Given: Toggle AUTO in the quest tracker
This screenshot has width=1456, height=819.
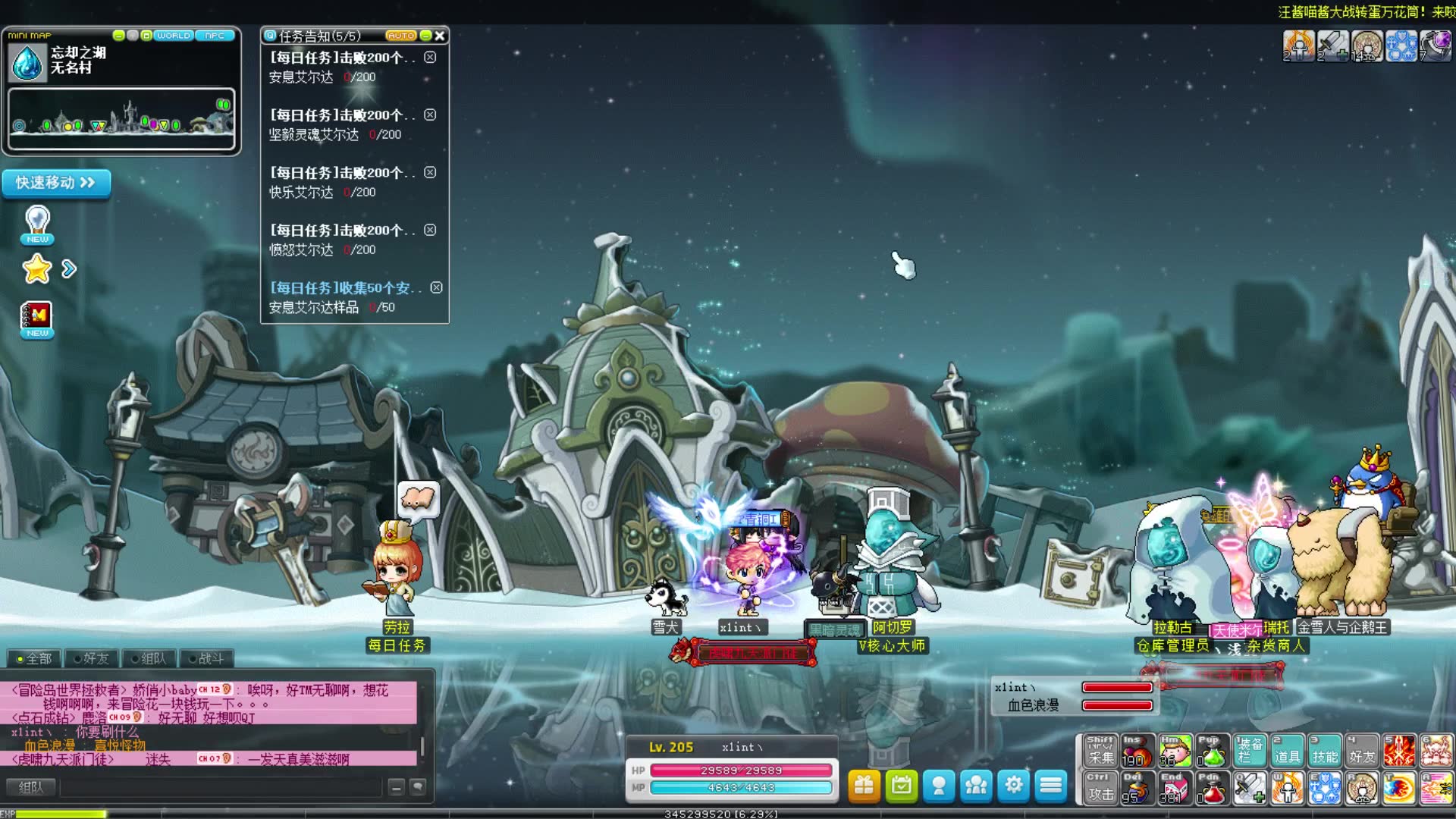Looking at the screenshot, I should pos(400,36).
